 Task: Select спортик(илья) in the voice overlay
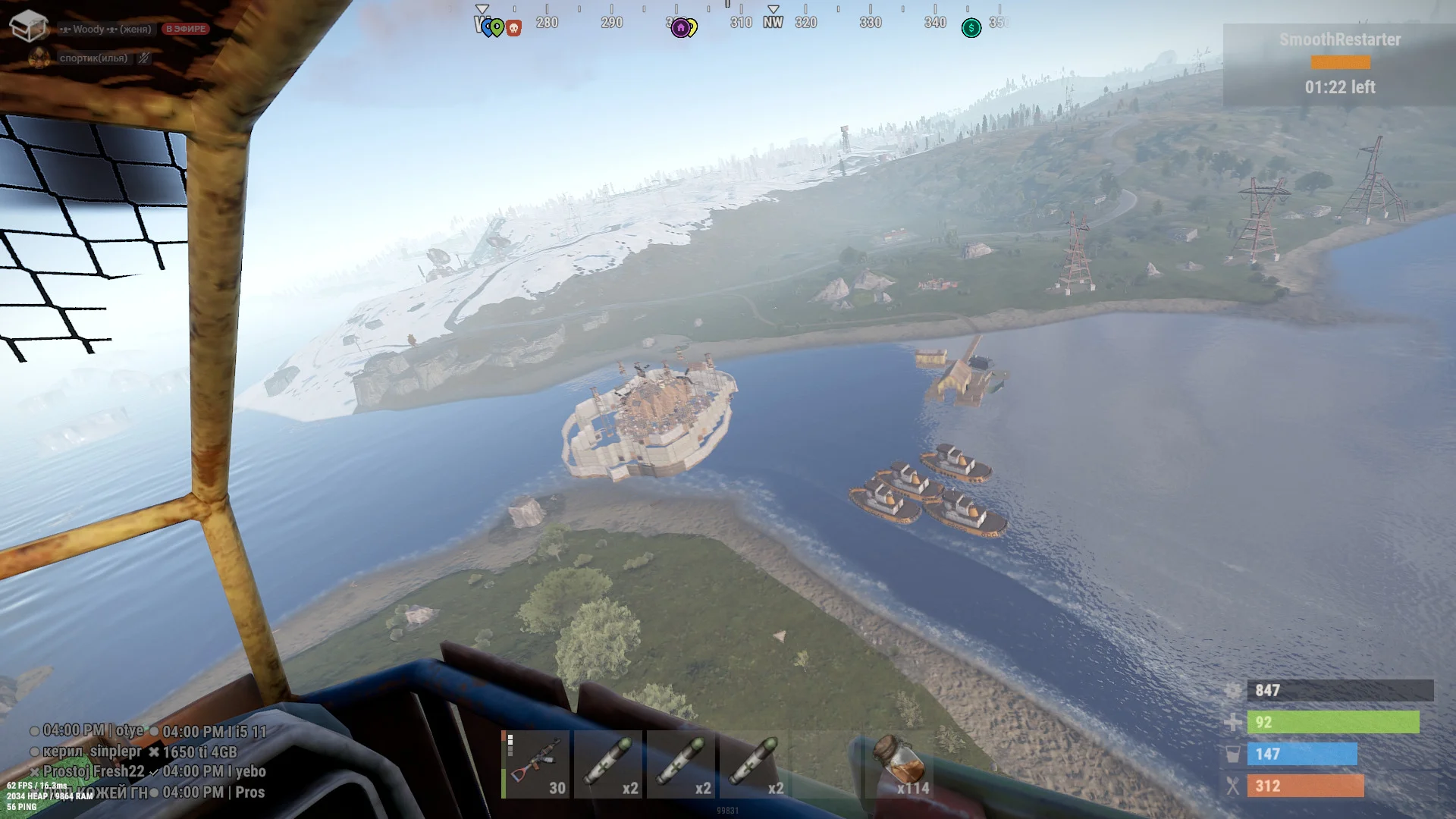click(93, 58)
